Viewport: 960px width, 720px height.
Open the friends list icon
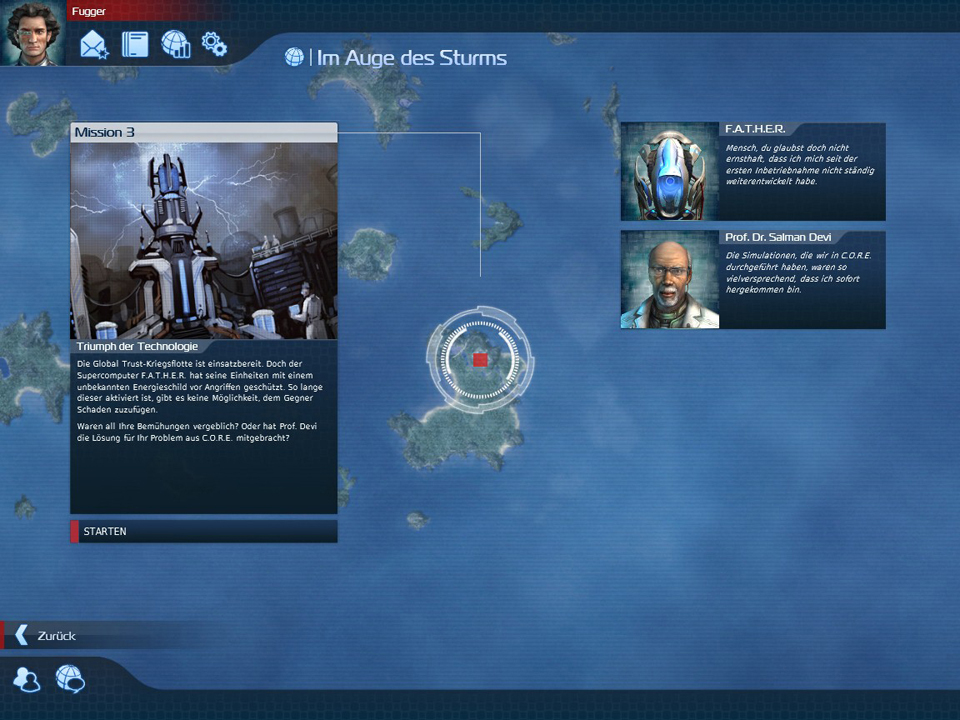pos(27,680)
